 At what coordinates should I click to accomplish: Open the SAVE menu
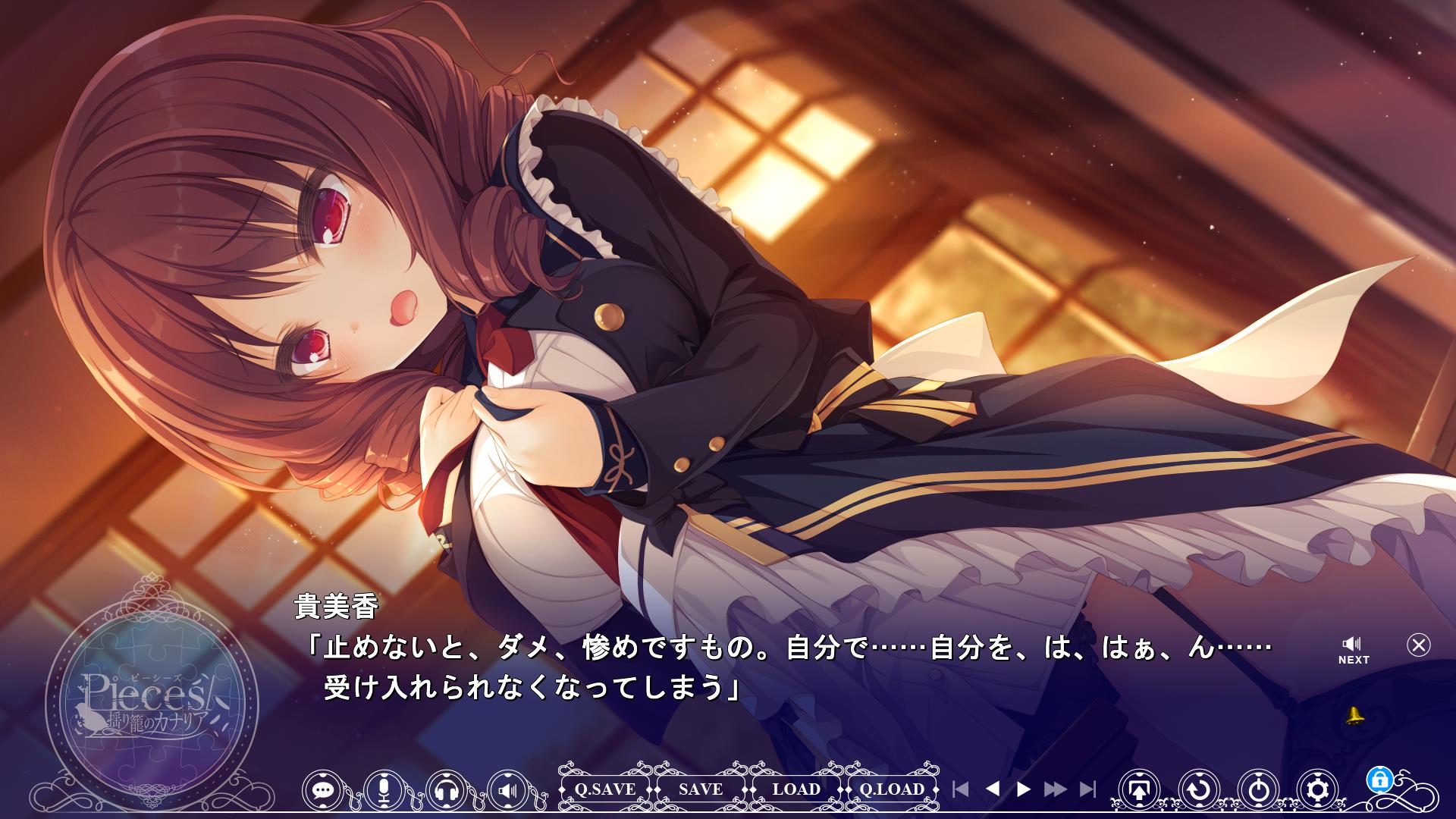tap(701, 789)
